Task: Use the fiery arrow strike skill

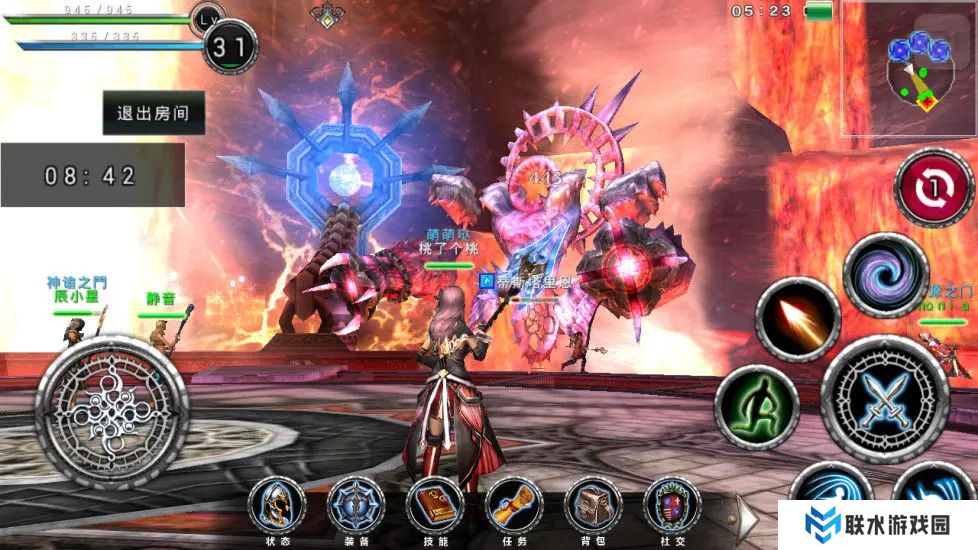Action: click(797, 319)
